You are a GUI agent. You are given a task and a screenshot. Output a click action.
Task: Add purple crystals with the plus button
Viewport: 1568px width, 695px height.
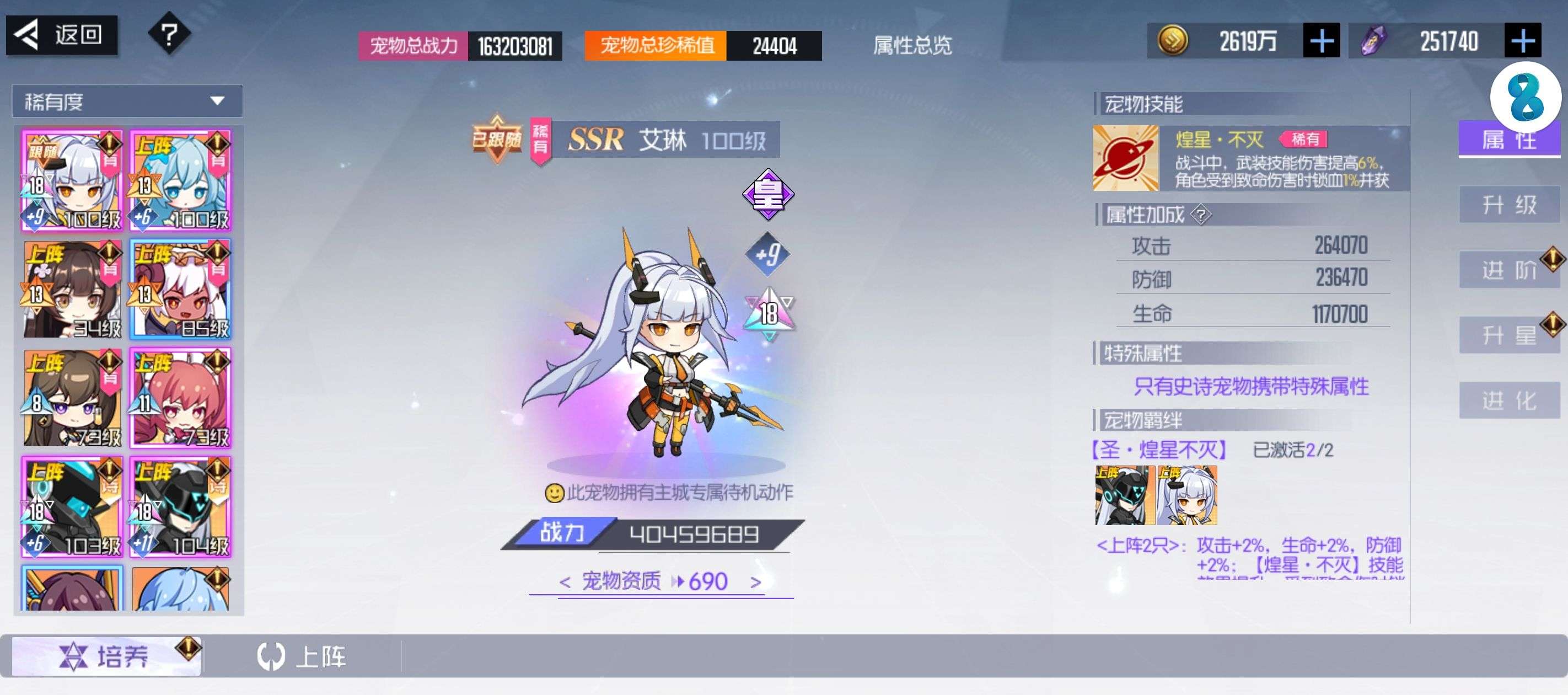click(1522, 41)
